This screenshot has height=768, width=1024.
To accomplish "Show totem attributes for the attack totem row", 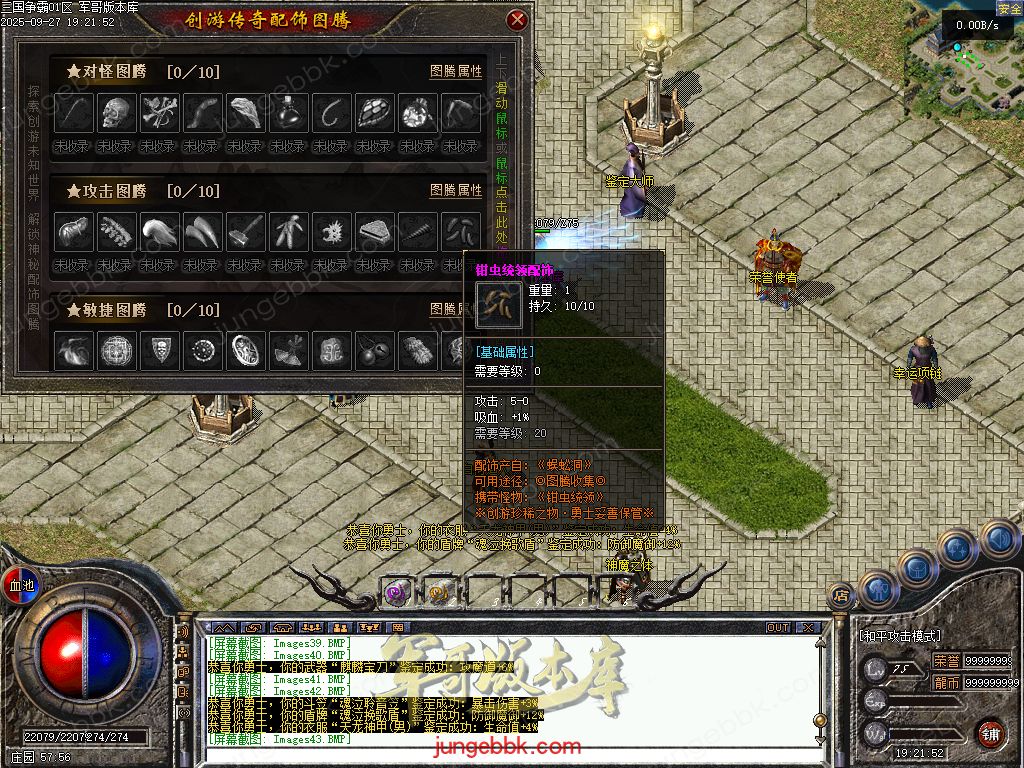I will coord(455,190).
